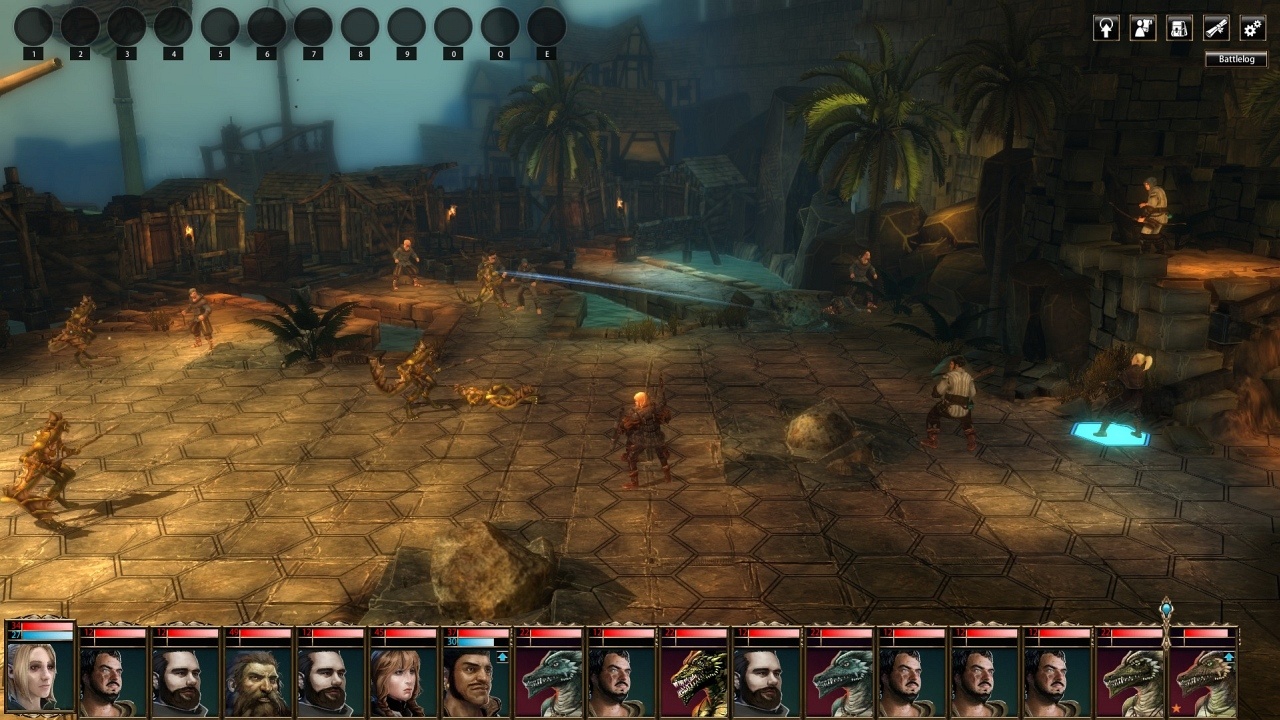This screenshot has height=720, width=1280.
Task: Select the lizard portrait marked with a star
Action: click(x=1204, y=680)
